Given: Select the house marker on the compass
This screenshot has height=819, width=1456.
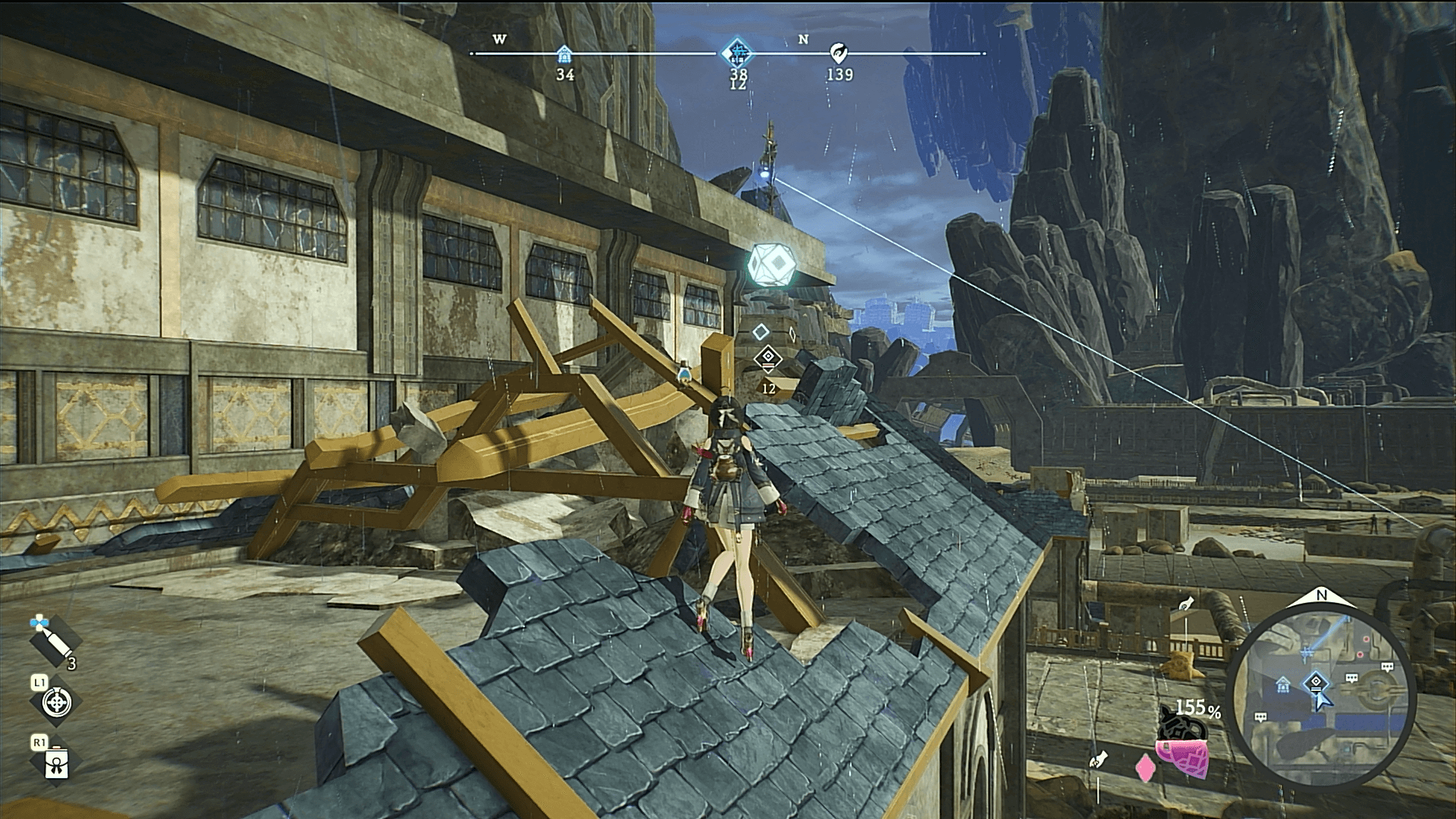Looking at the screenshot, I should 564,54.
